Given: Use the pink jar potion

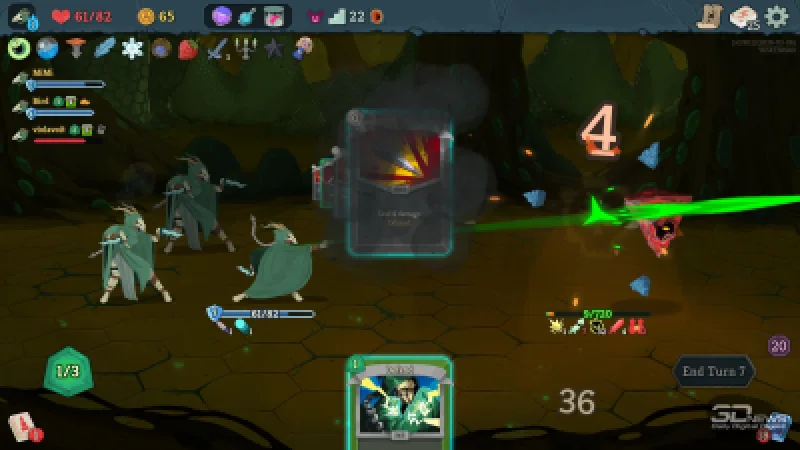Looking at the screenshot, I should point(274,16).
